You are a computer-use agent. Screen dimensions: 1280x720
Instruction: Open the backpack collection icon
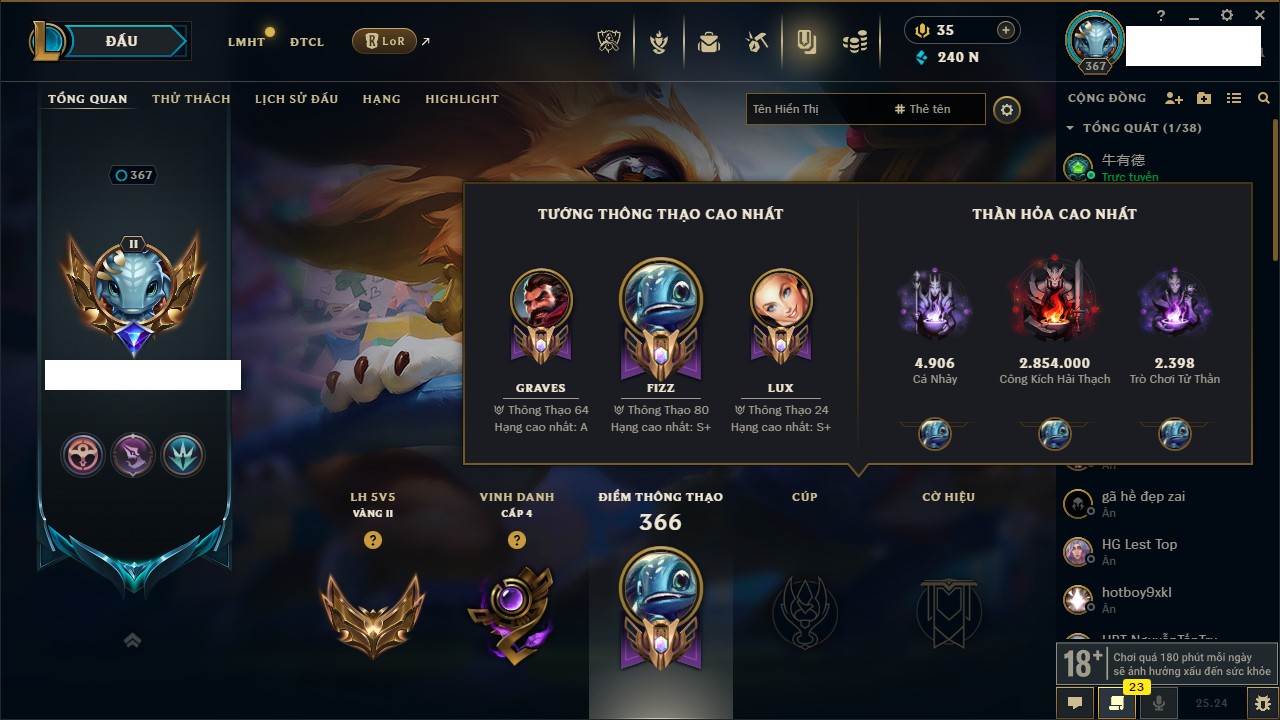(709, 42)
